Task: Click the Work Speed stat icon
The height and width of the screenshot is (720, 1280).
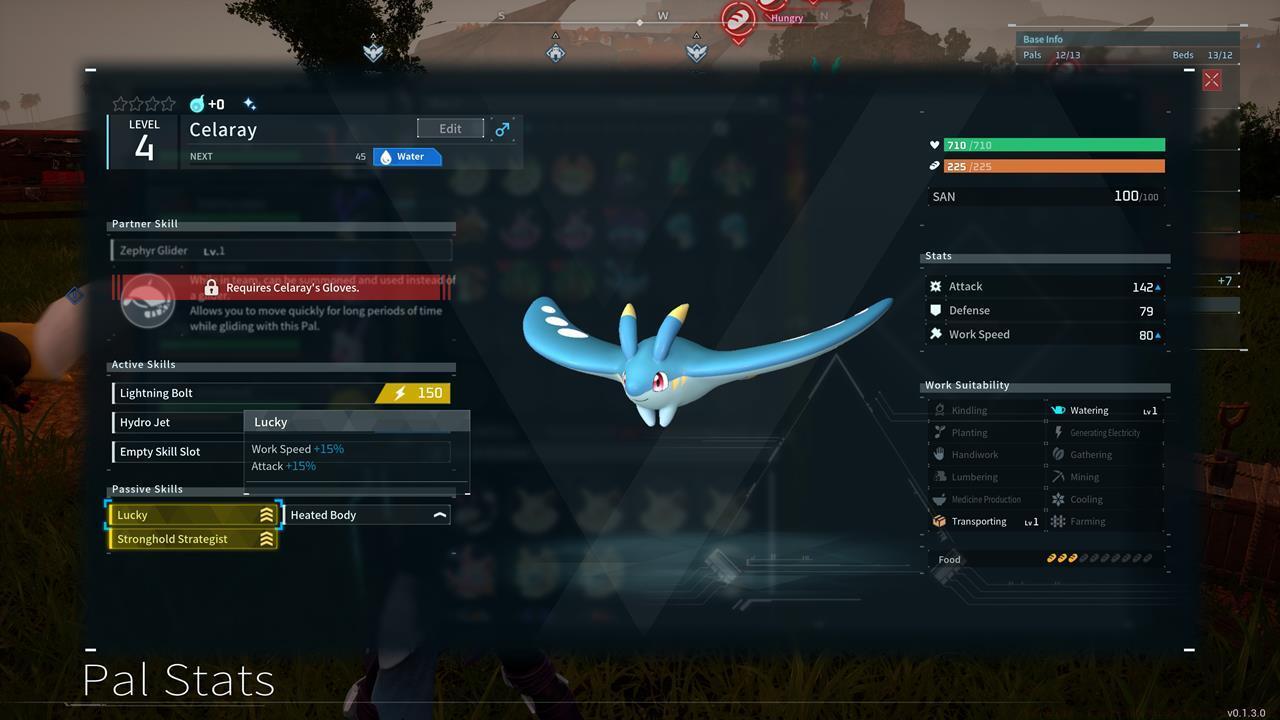Action: coord(936,334)
